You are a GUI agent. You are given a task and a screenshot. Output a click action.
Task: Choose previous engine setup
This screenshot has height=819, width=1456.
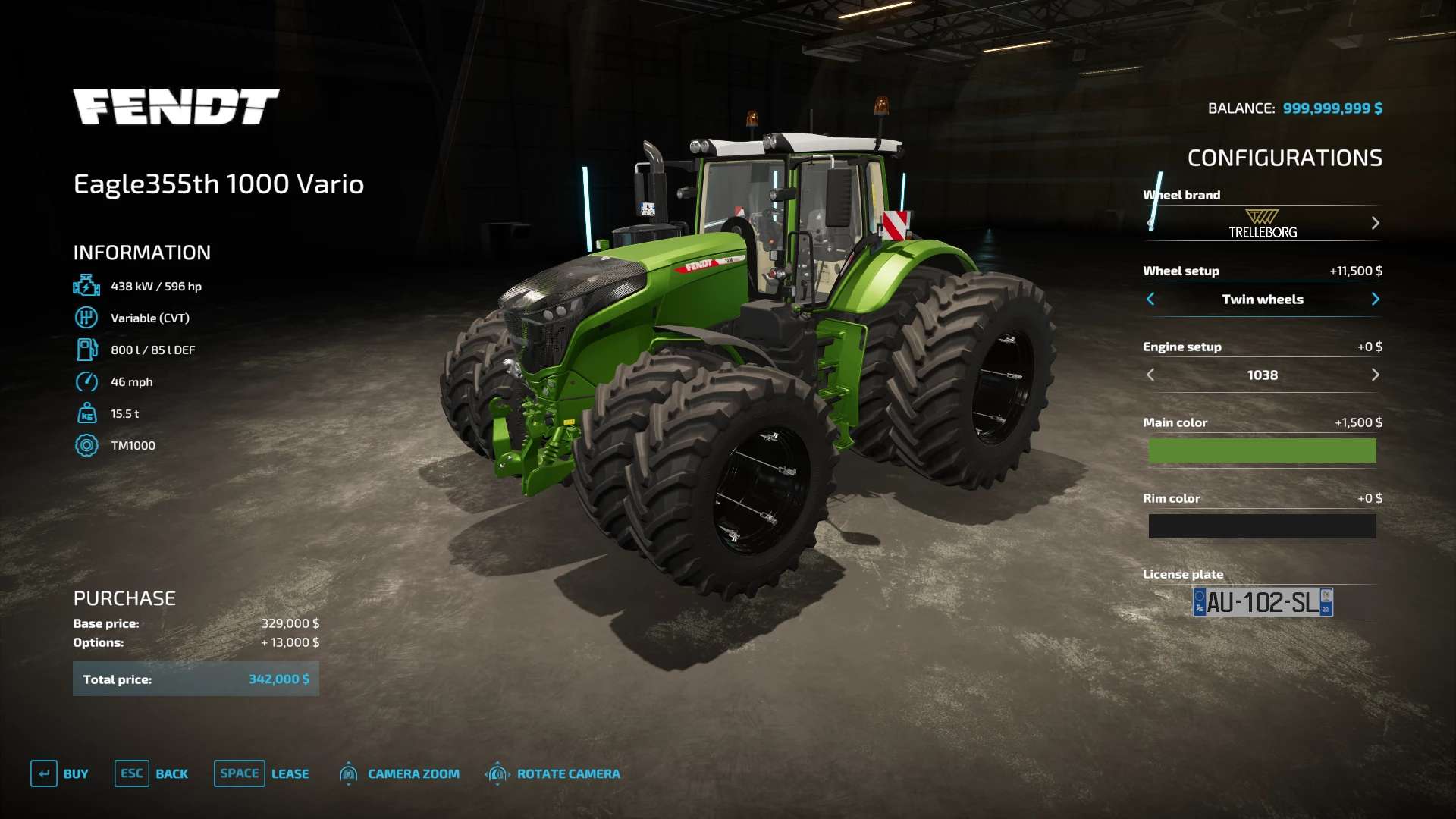(x=1150, y=375)
